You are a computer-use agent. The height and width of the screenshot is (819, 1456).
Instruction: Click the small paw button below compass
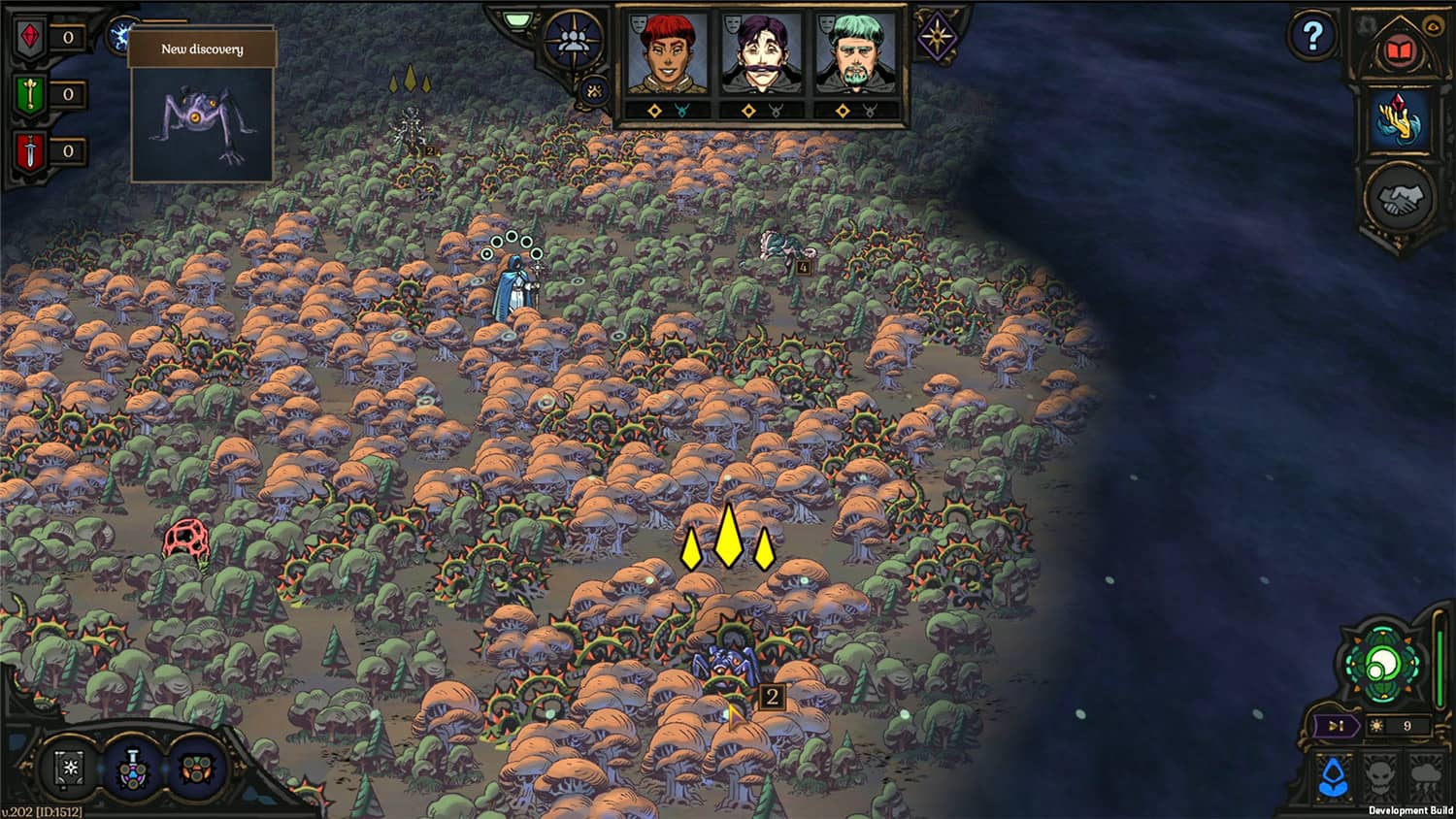tap(594, 91)
